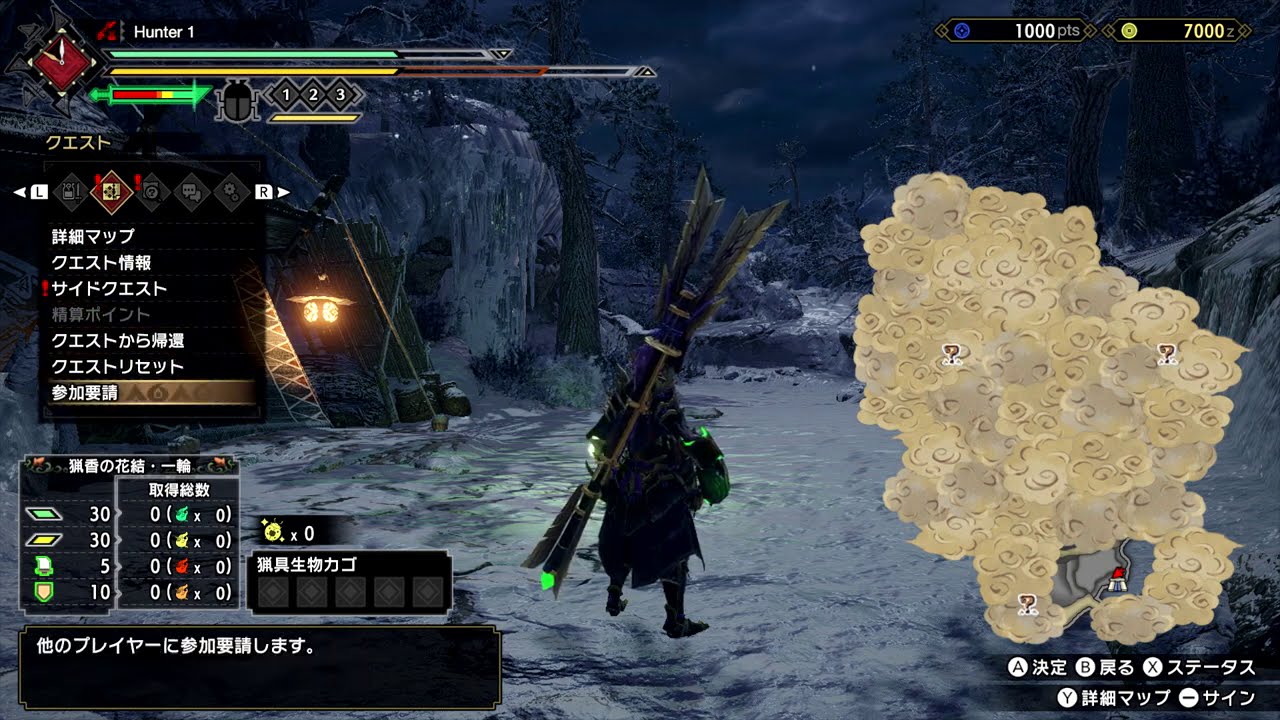Open サイドクエスト menu entry
The height and width of the screenshot is (720, 1280).
tap(109, 289)
